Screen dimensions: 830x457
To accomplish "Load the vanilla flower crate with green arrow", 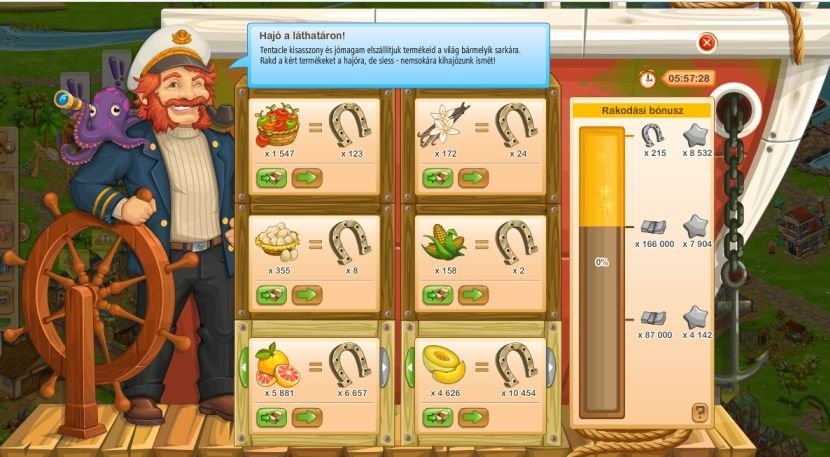I will 472,178.
